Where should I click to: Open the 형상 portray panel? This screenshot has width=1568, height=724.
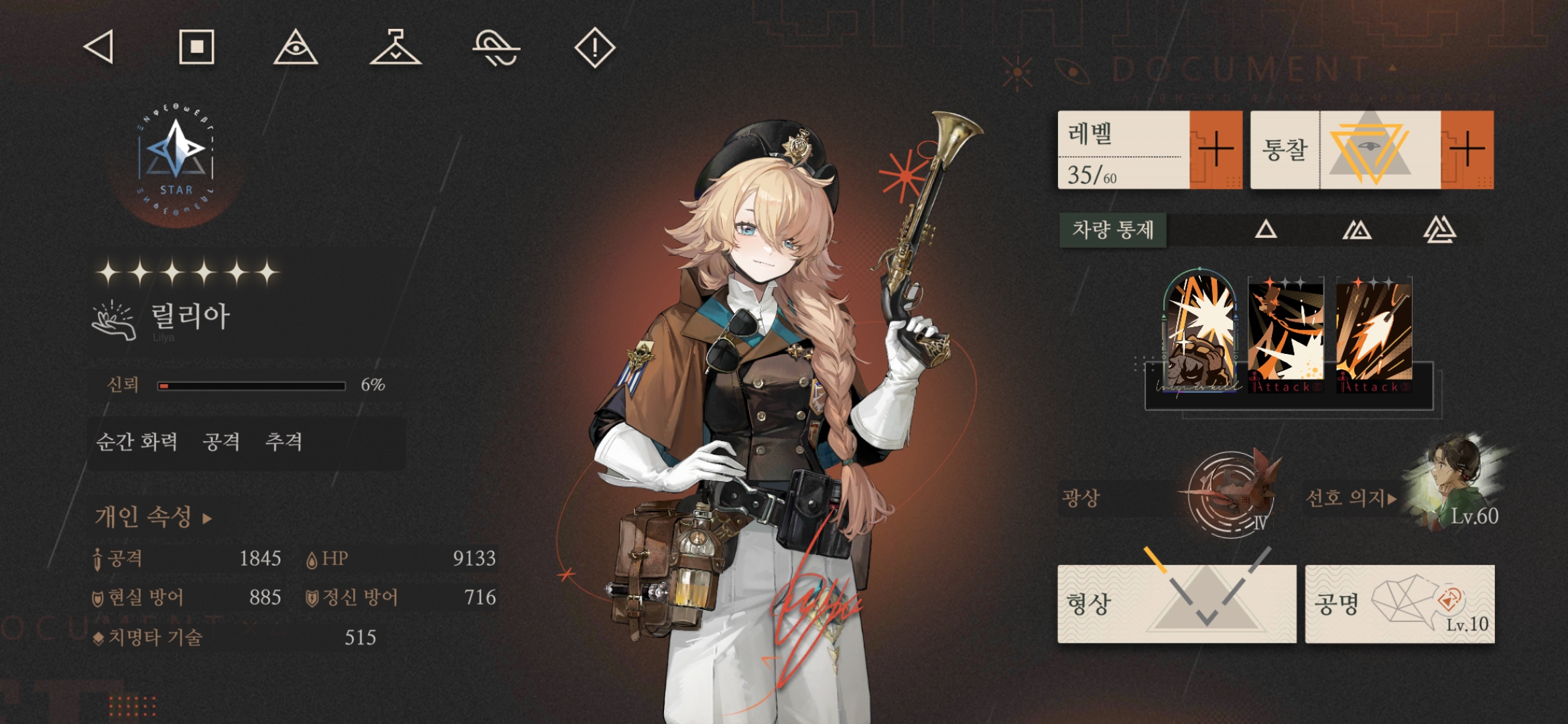(x=1176, y=603)
